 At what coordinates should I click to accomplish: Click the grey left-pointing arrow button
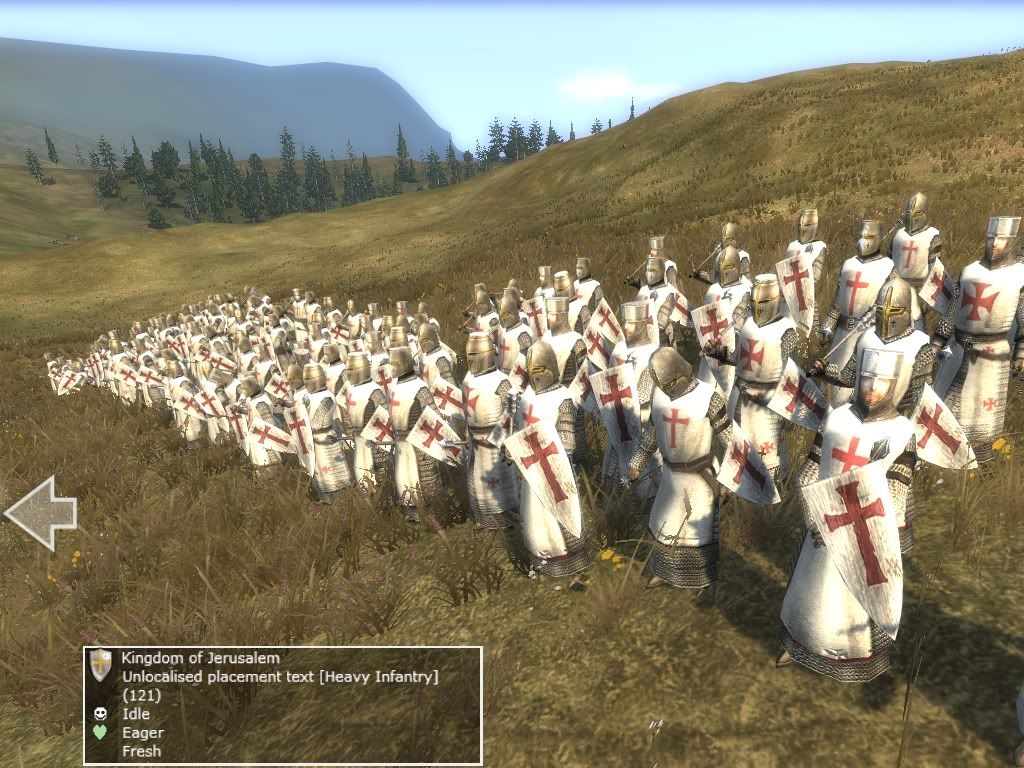(x=40, y=513)
